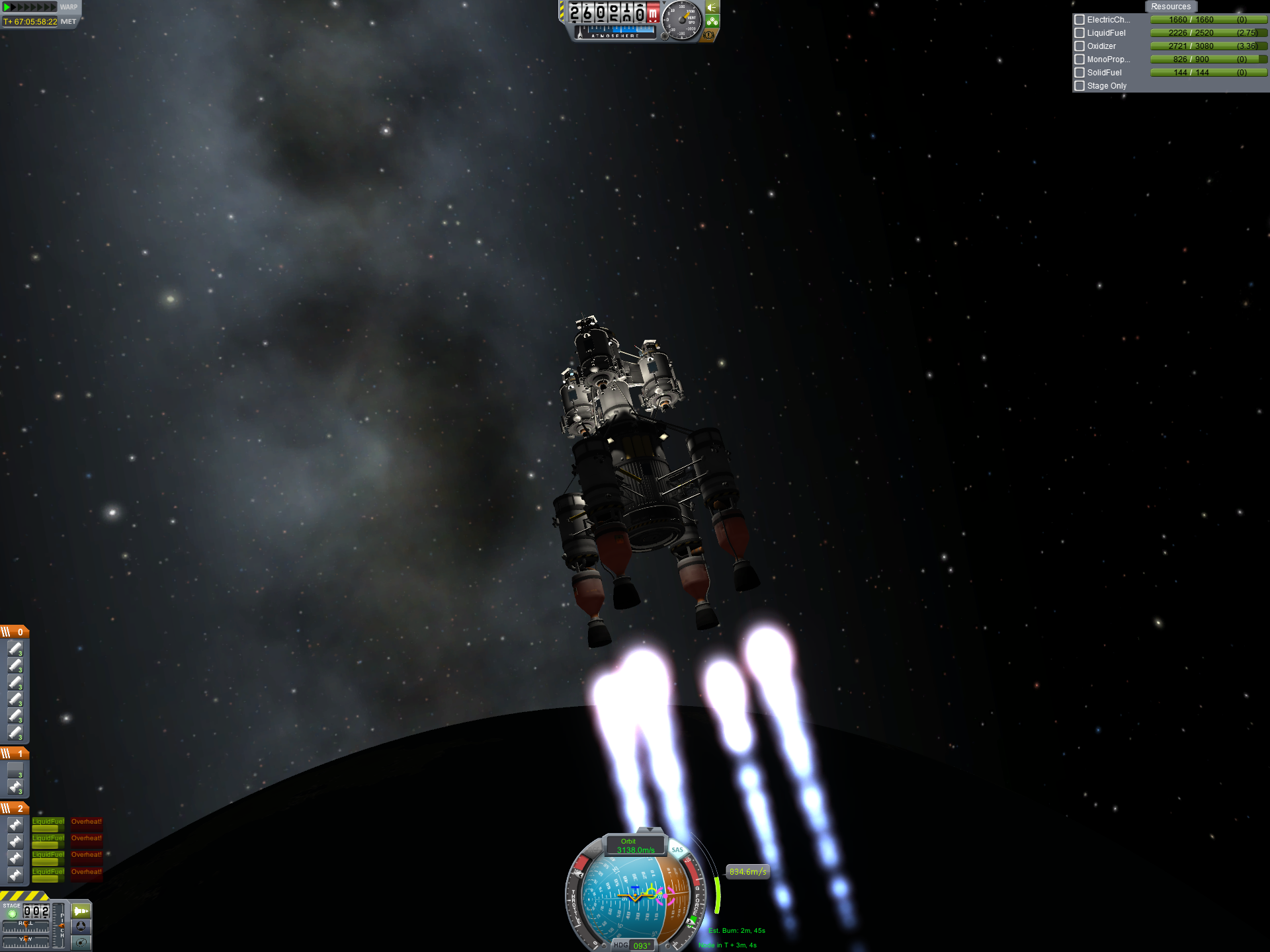Image resolution: width=1270 pixels, height=952 pixels.
Task: Switch to docking controls mode
Action: coord(81,927)
